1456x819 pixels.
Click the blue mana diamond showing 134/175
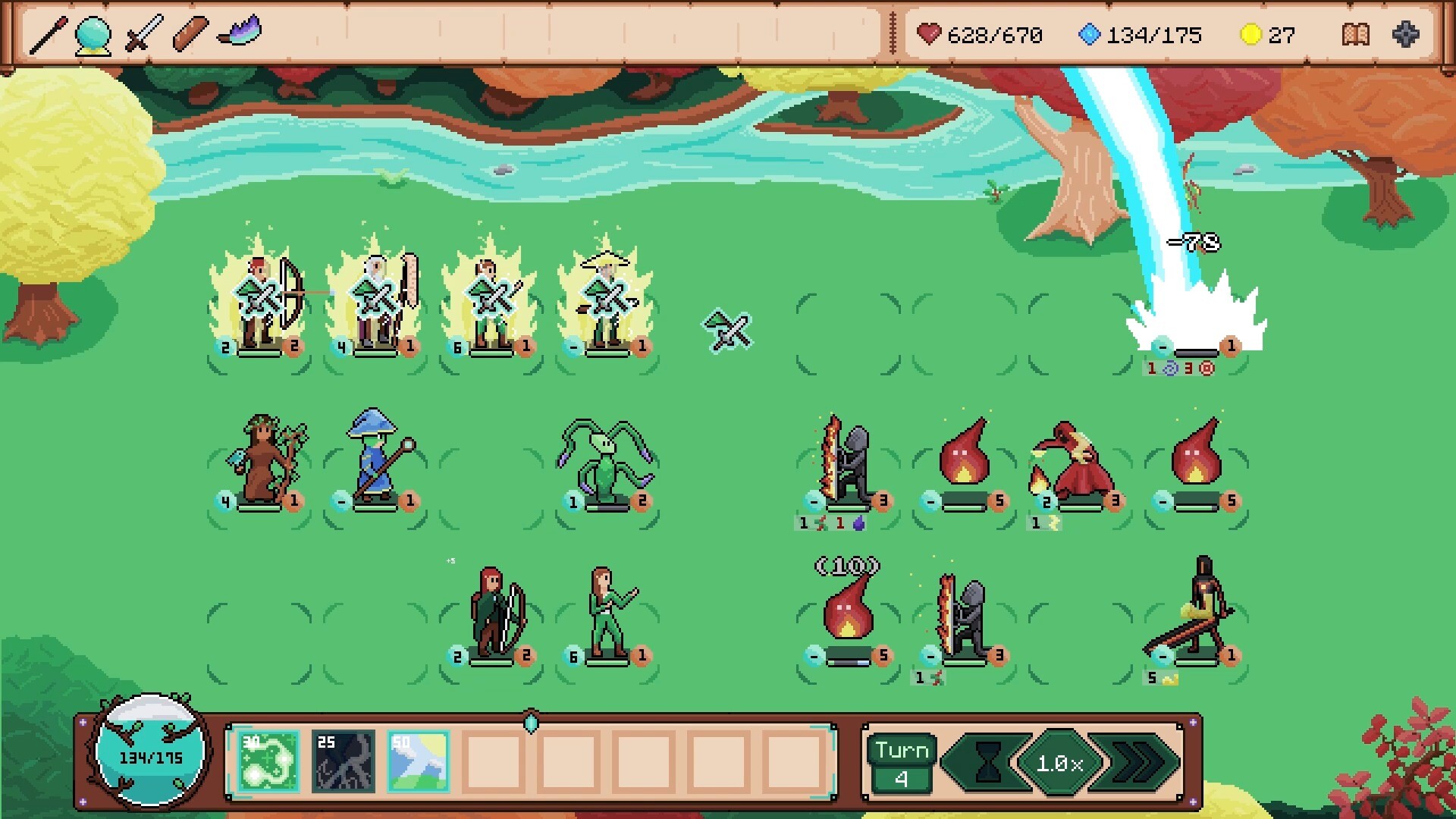coord(1090,34)
